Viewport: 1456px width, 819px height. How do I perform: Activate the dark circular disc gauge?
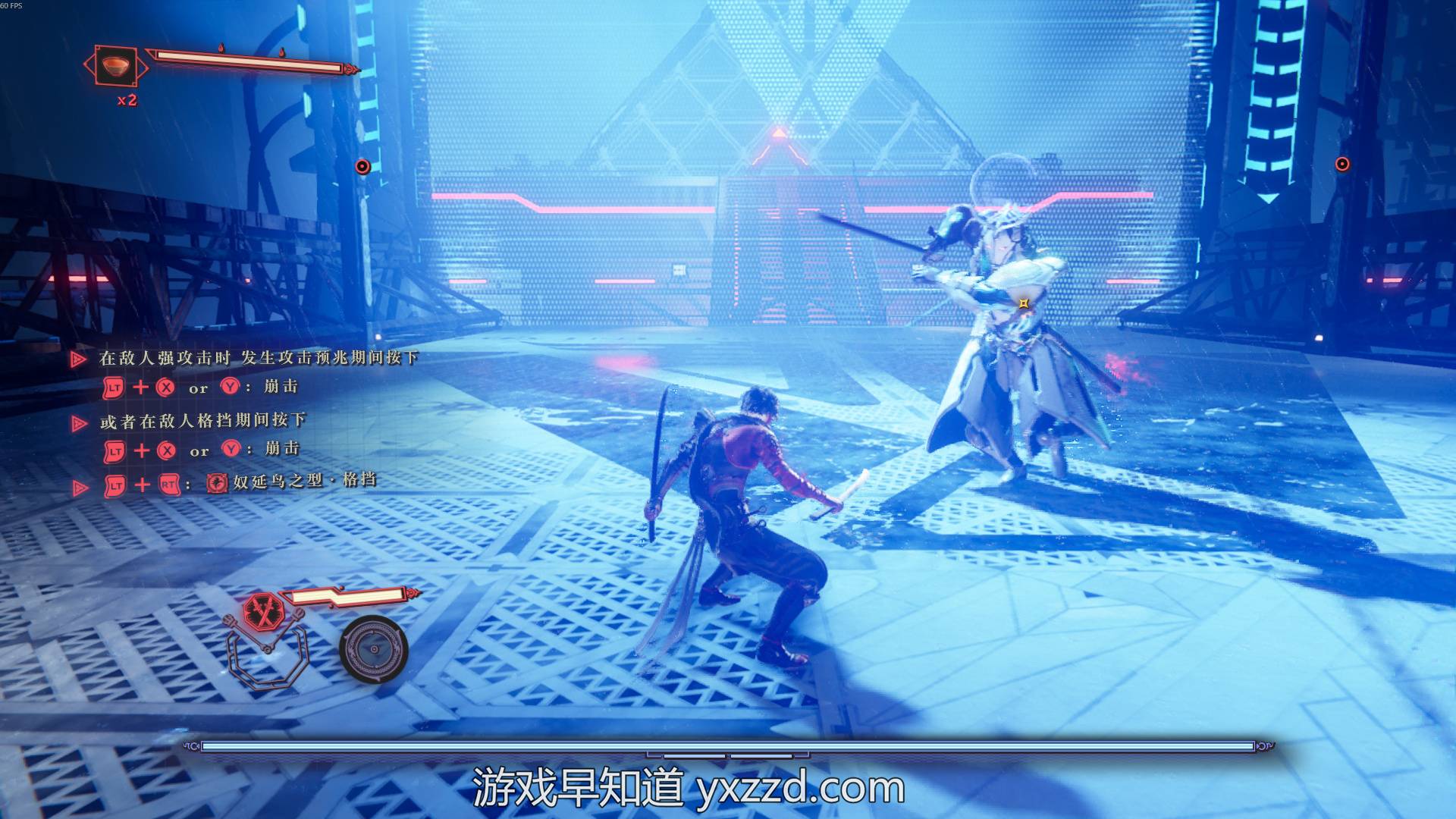click(373, 649)
